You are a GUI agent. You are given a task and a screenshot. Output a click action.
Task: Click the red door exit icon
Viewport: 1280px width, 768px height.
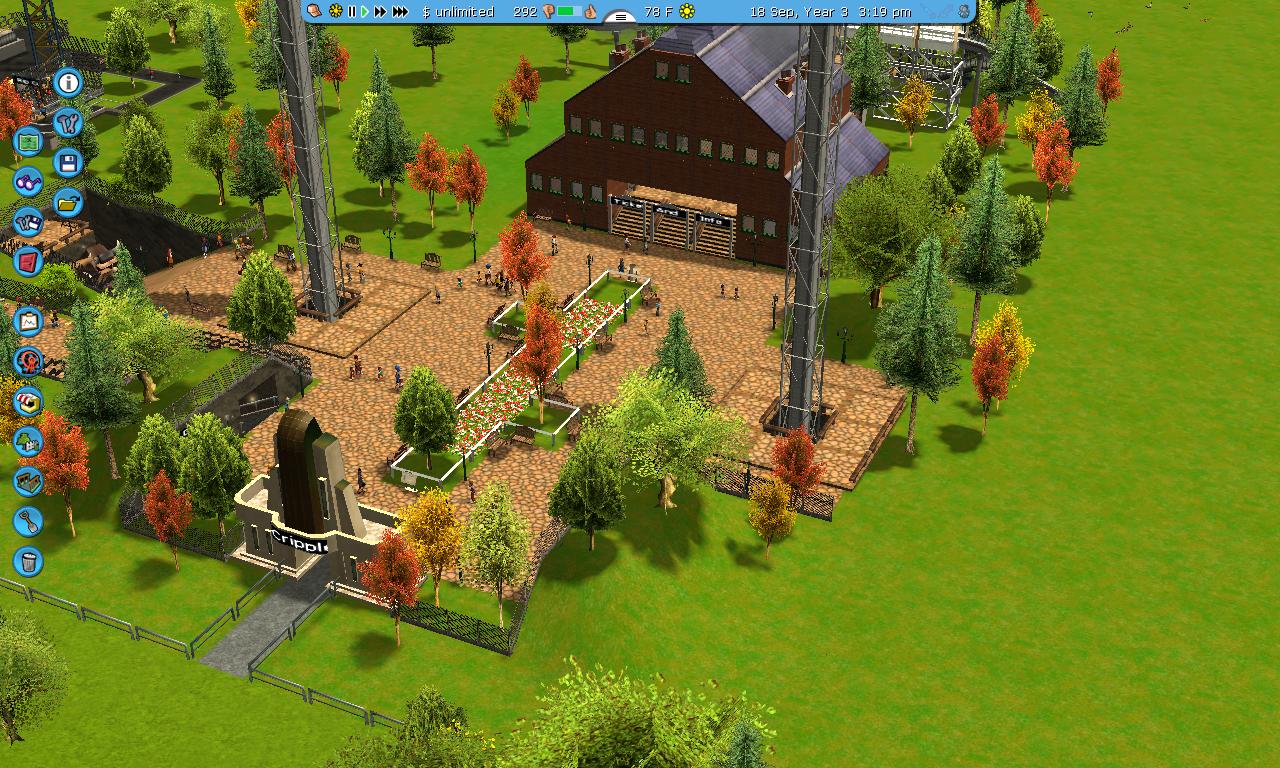coord(28,261)
